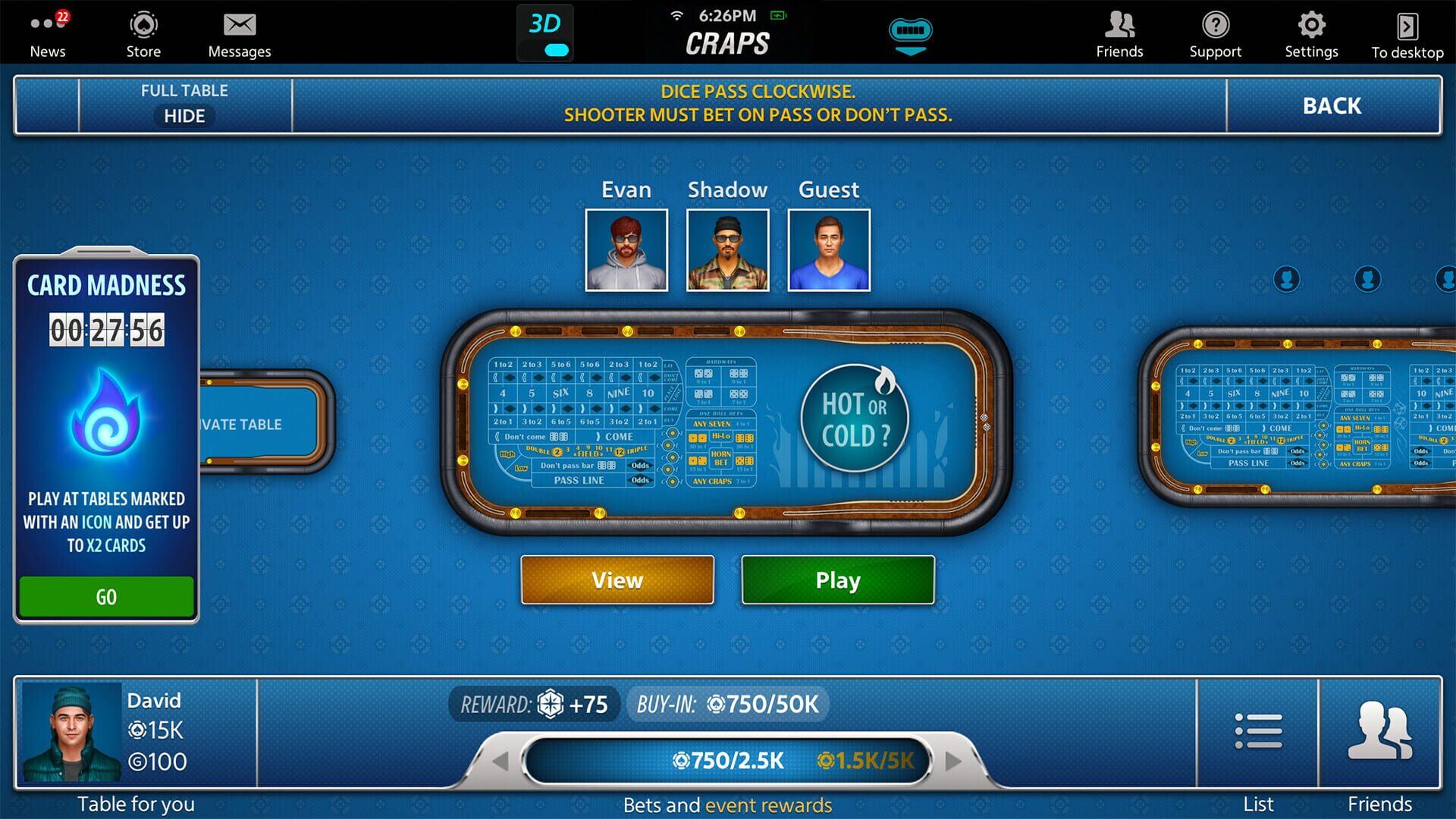1456x819 pixels.
Task: Play at the center craps table
Action: 837,580
